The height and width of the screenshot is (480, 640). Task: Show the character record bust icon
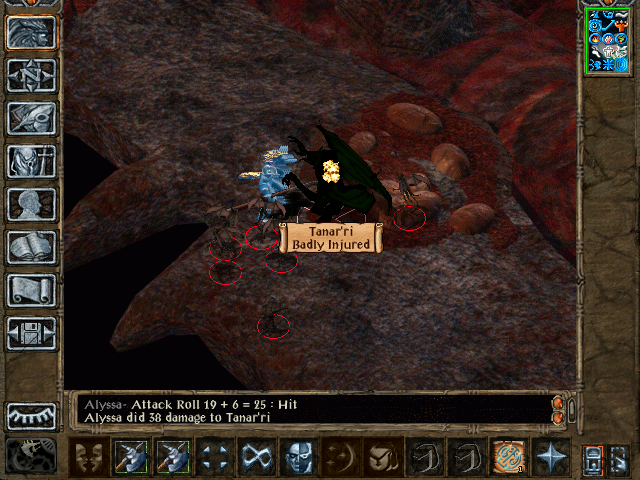pyautogui.click(x=31, y=205)
